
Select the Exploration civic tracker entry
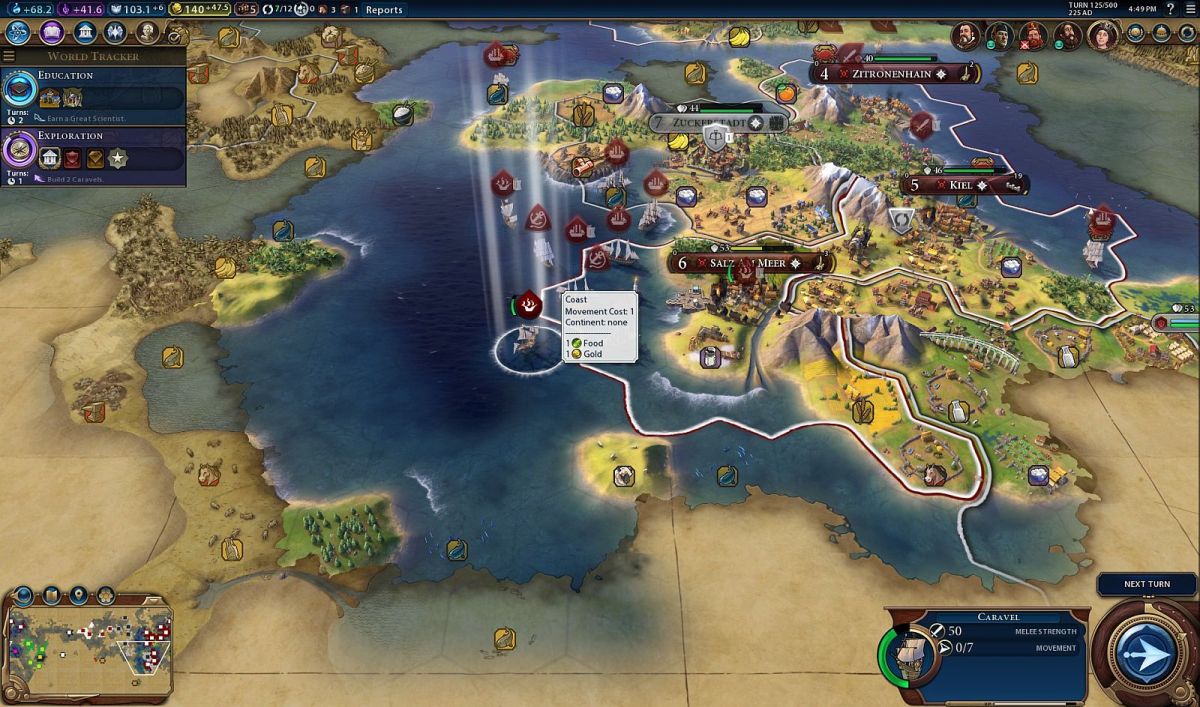(93, 157)
